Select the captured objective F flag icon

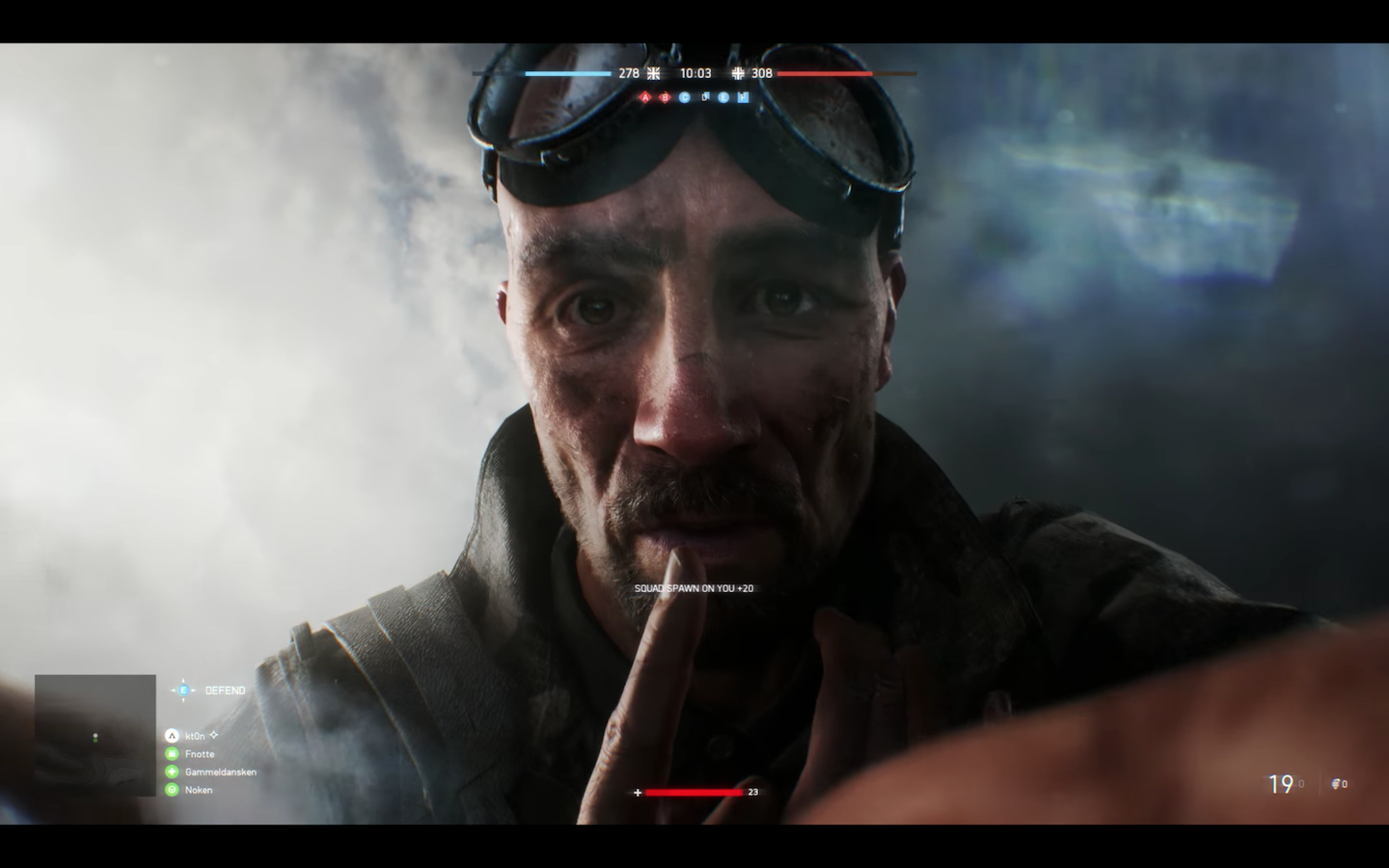(x=744, y=97)
